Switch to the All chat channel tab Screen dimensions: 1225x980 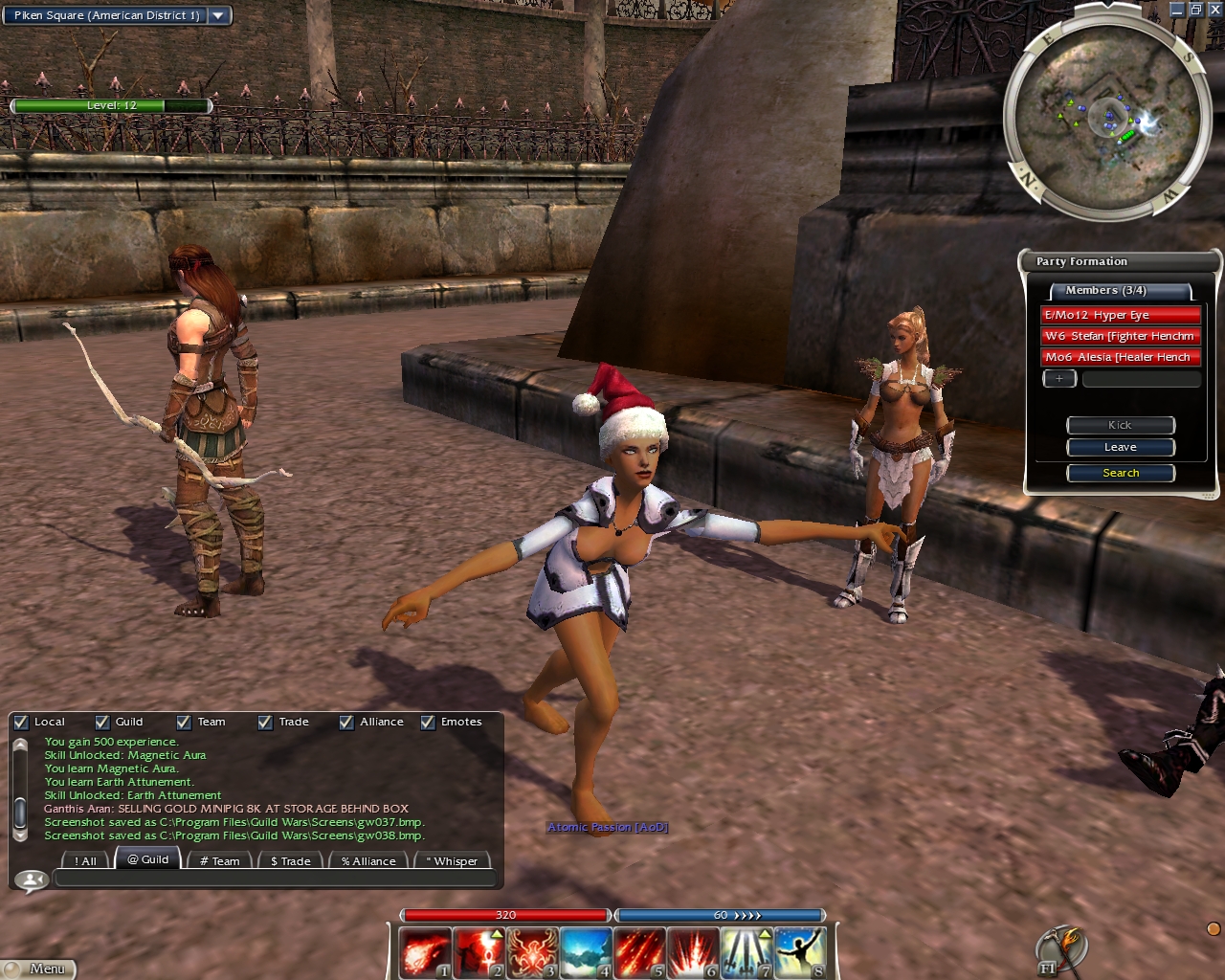coord(85,860)
